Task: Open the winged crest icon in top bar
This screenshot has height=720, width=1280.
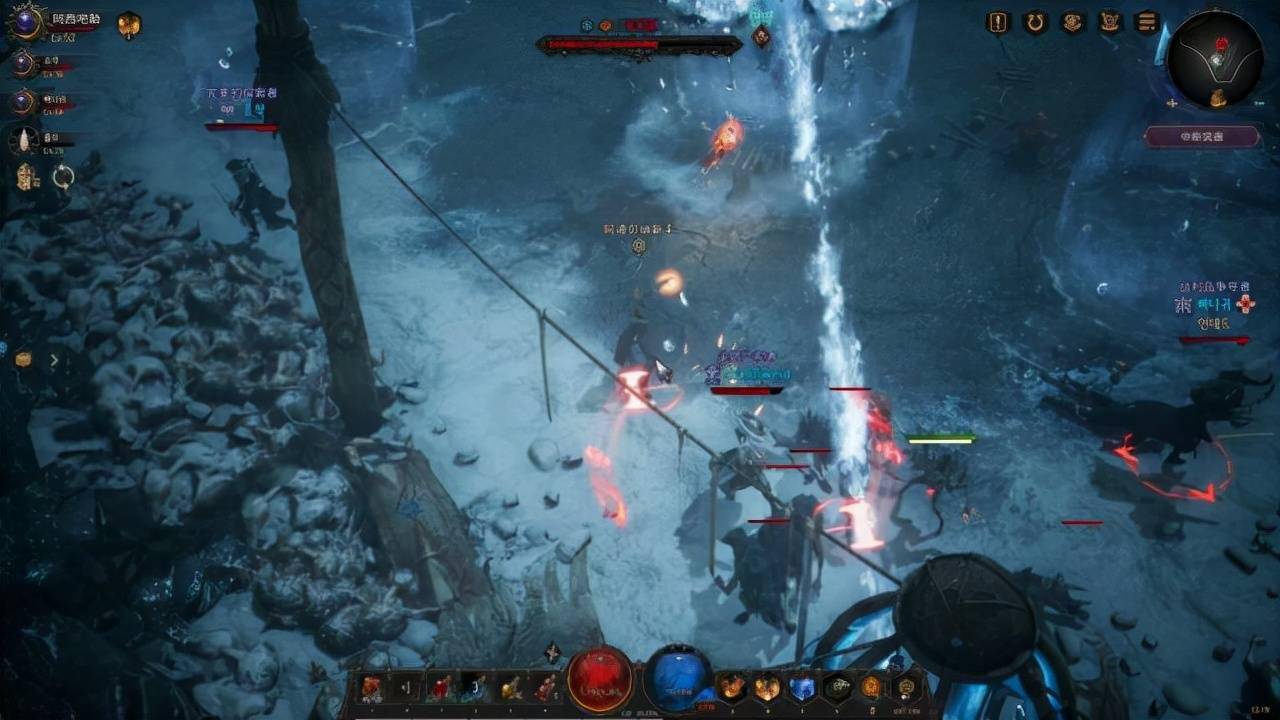Action: point(1110,22)
